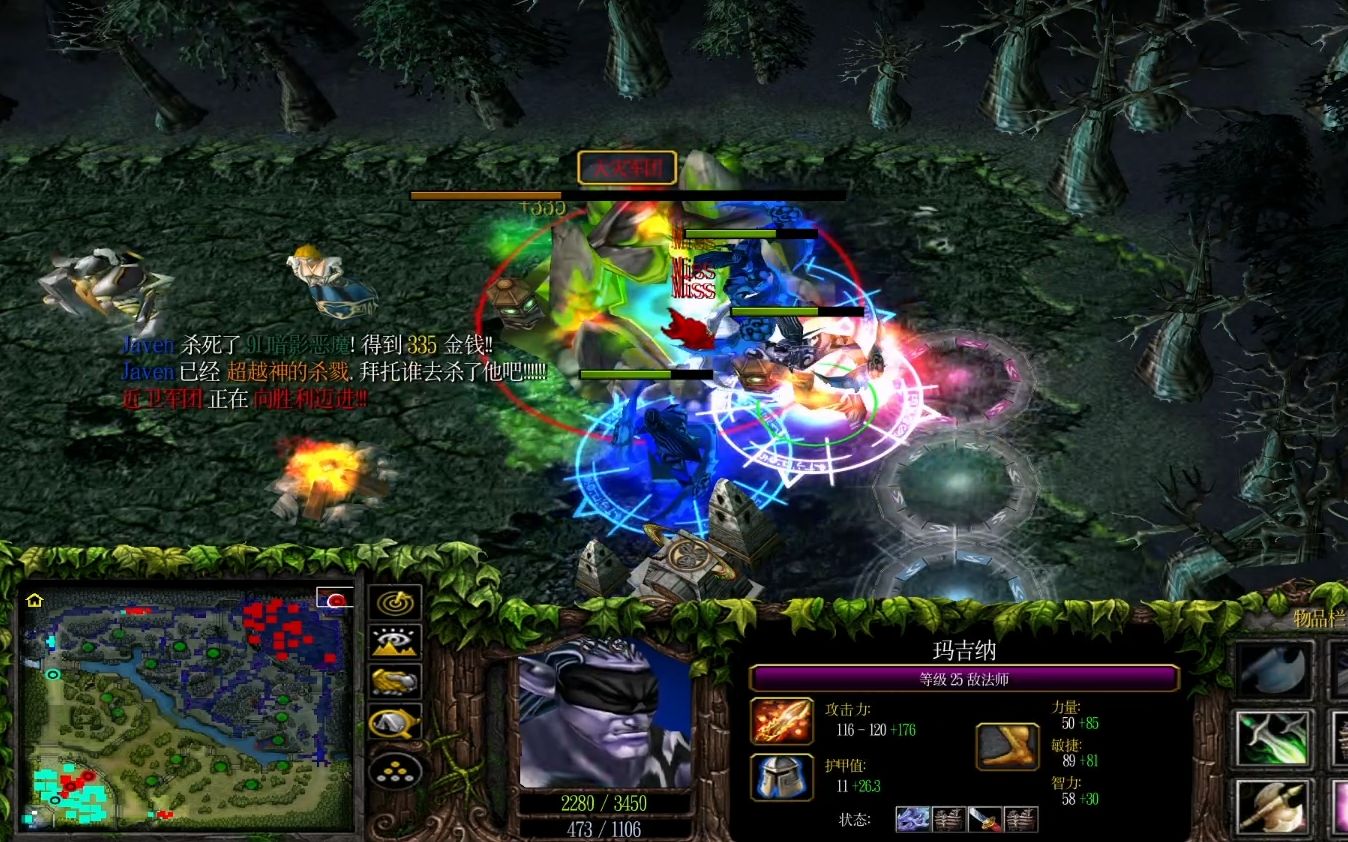Click Javen's name in the kill message
Viewport: 1348px width, 842px height.
click(x=147, y=345)
